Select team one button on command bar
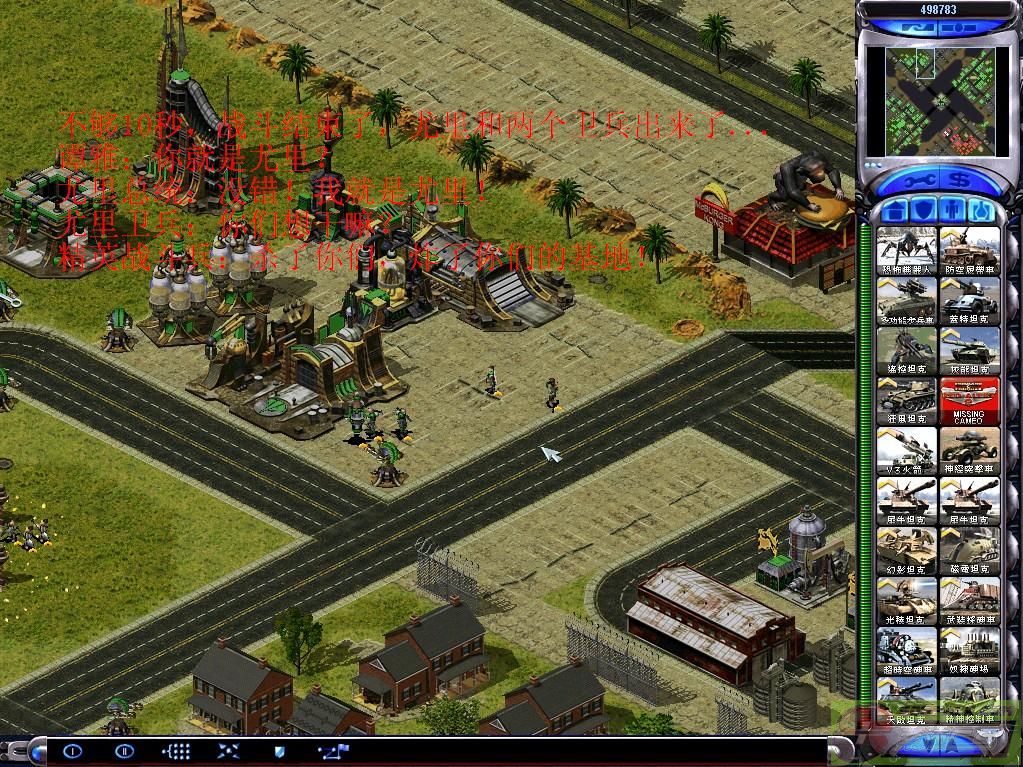The height and width of the screenshot is (767, 1023). [x=73, y=750]
